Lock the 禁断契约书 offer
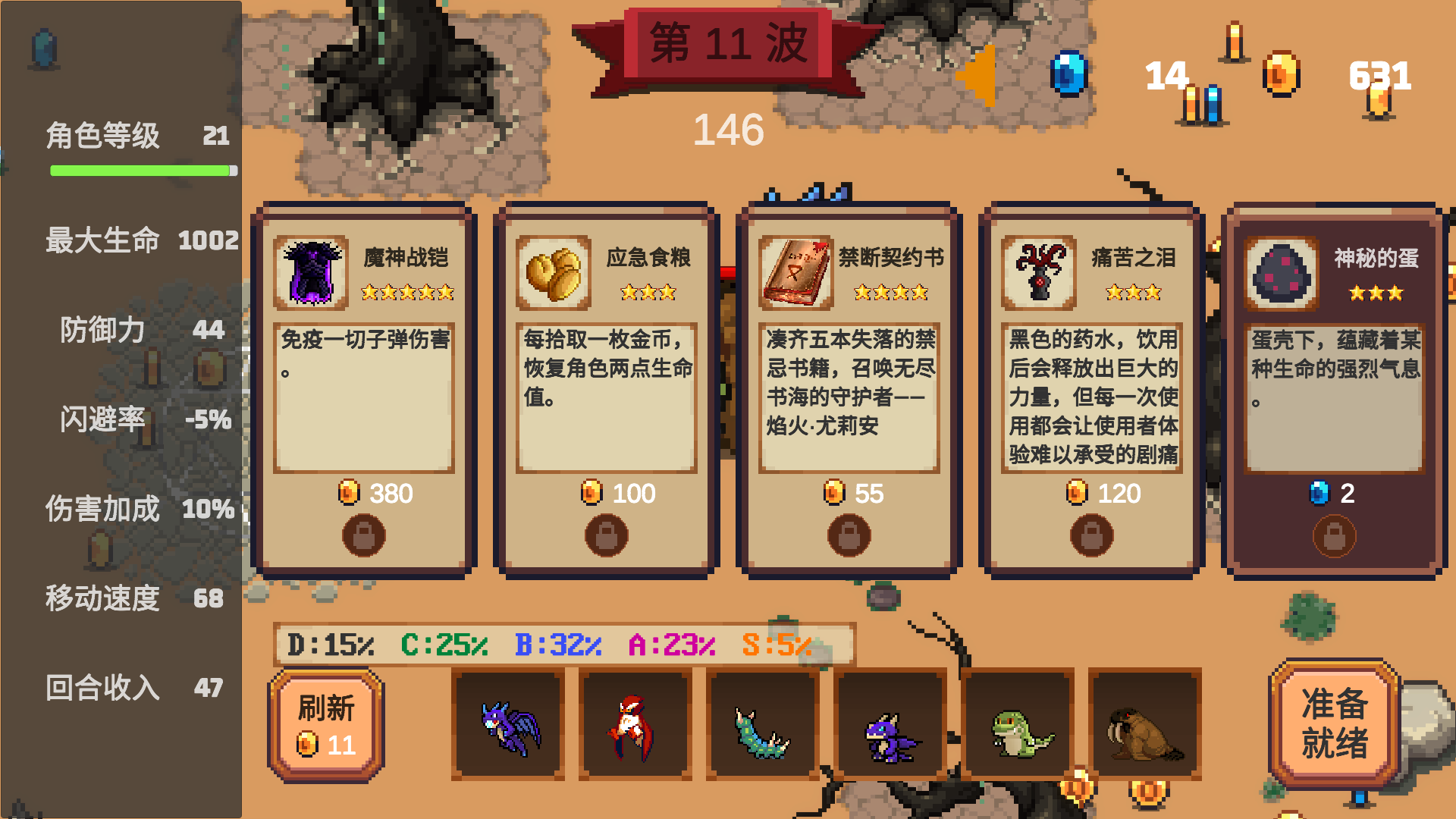The width and height of the screenshot is (1456, 819). 849,535
